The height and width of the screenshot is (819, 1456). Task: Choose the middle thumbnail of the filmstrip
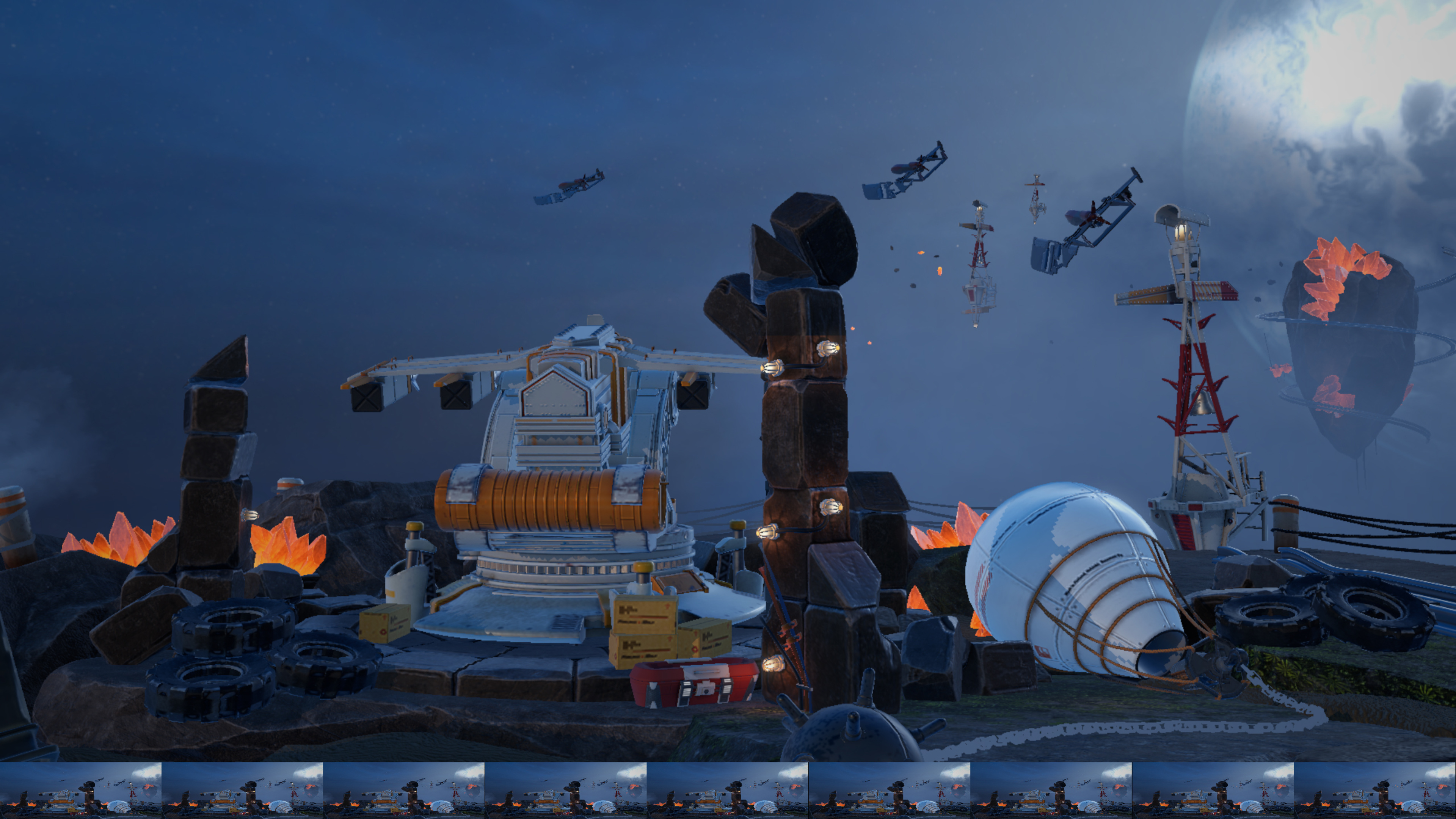pyautogui.click(x=728, y=789)
